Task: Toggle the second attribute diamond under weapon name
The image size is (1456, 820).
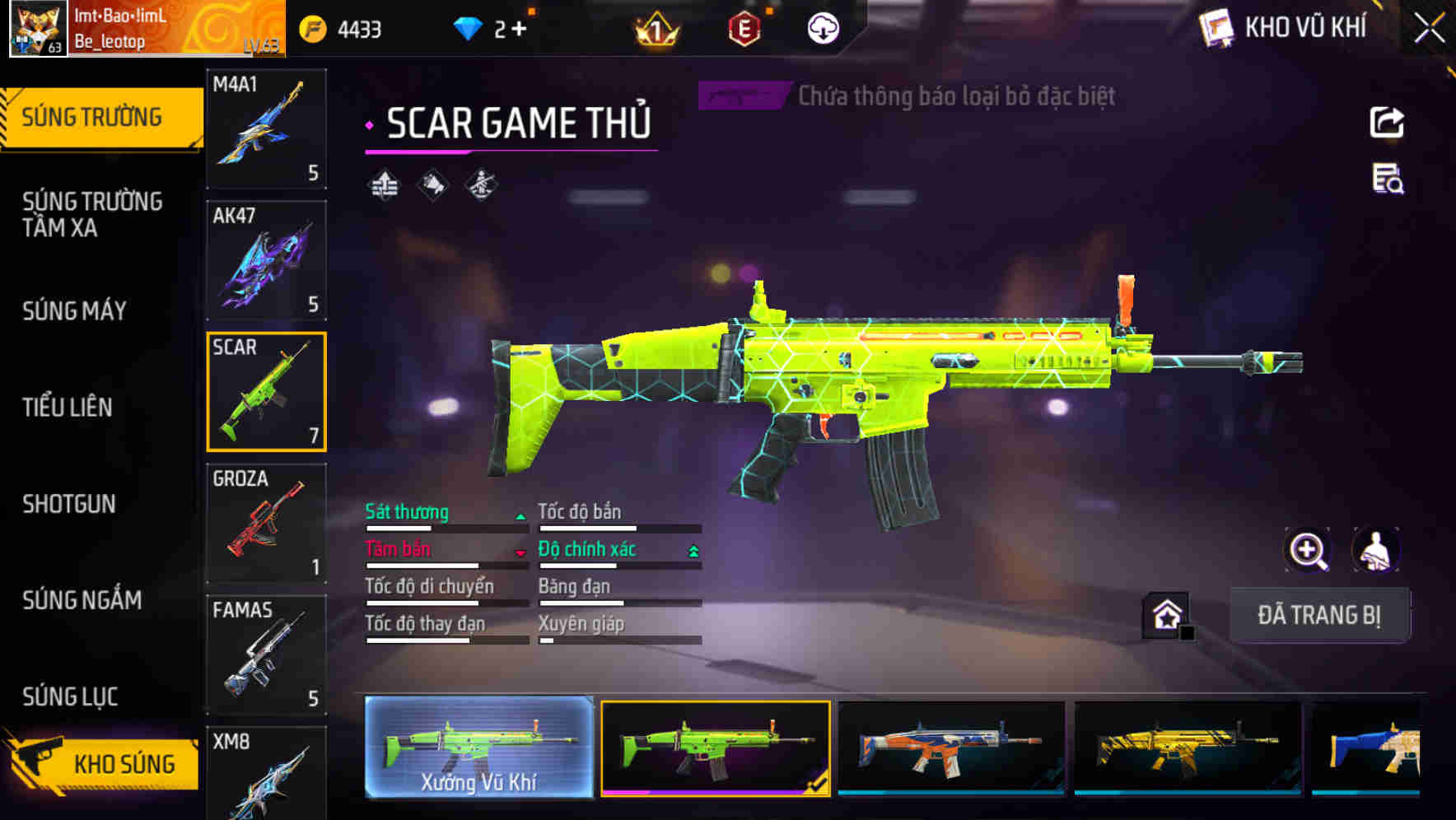Action: point(432,184)
